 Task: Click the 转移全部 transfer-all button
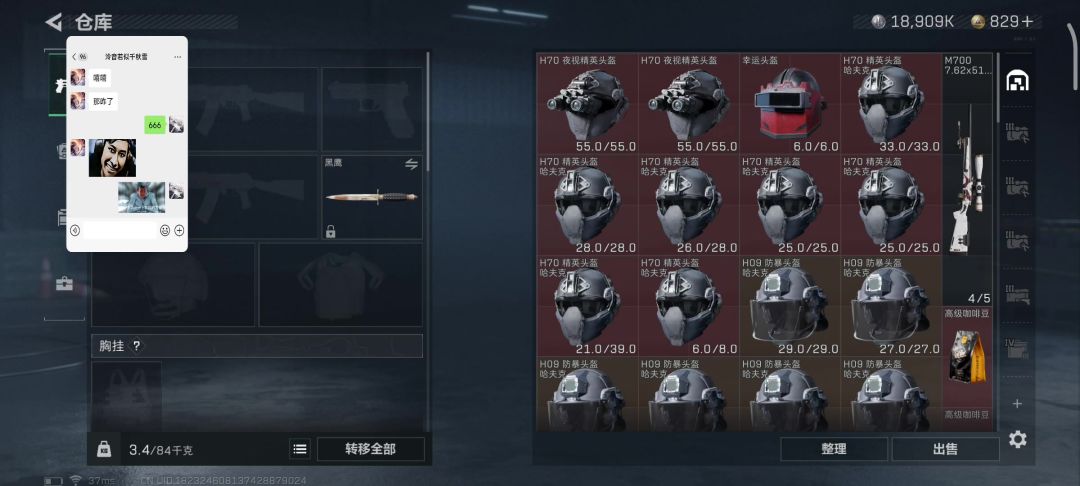coord(370,449)
